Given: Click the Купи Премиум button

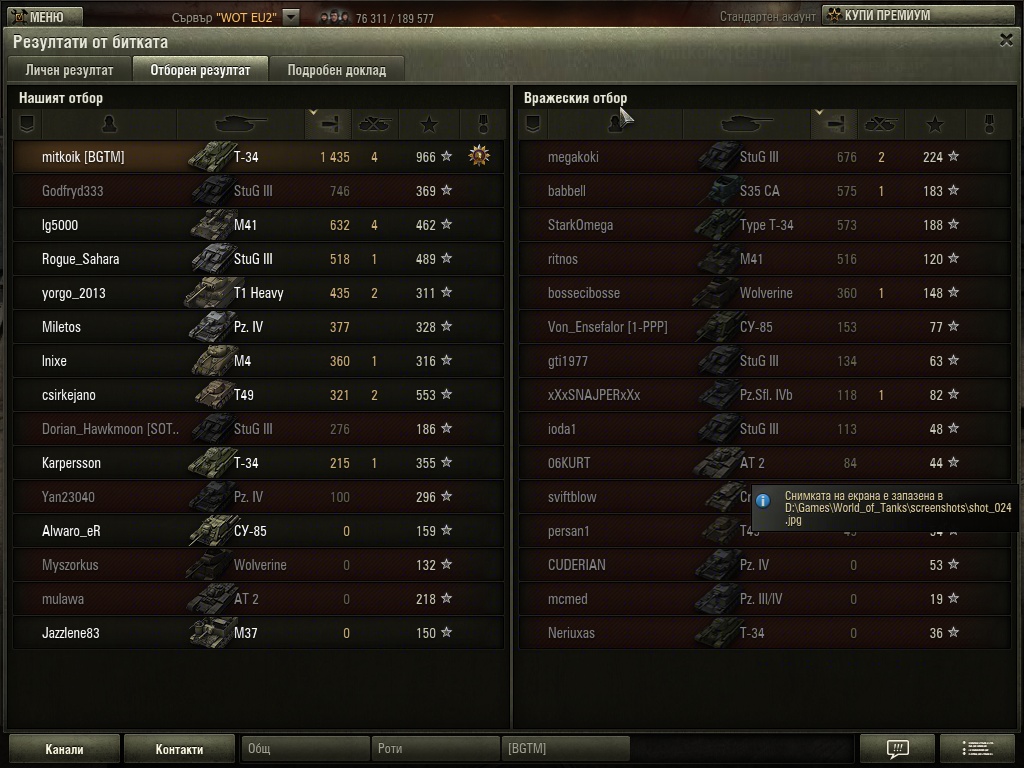Looking at the screenshot, I should [x=917, y=15].
